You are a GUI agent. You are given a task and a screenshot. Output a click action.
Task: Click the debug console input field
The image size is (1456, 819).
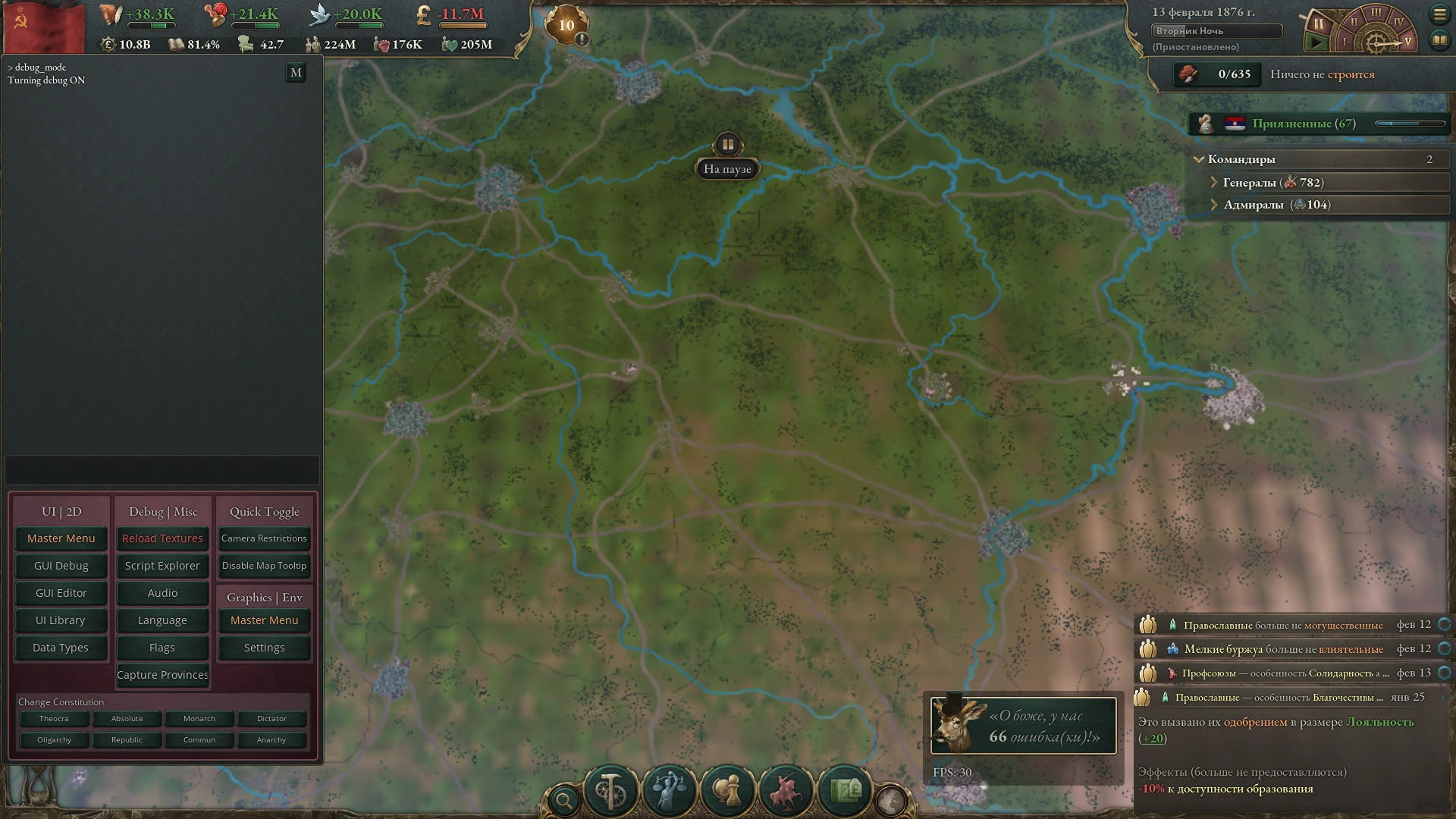[162, 470]
